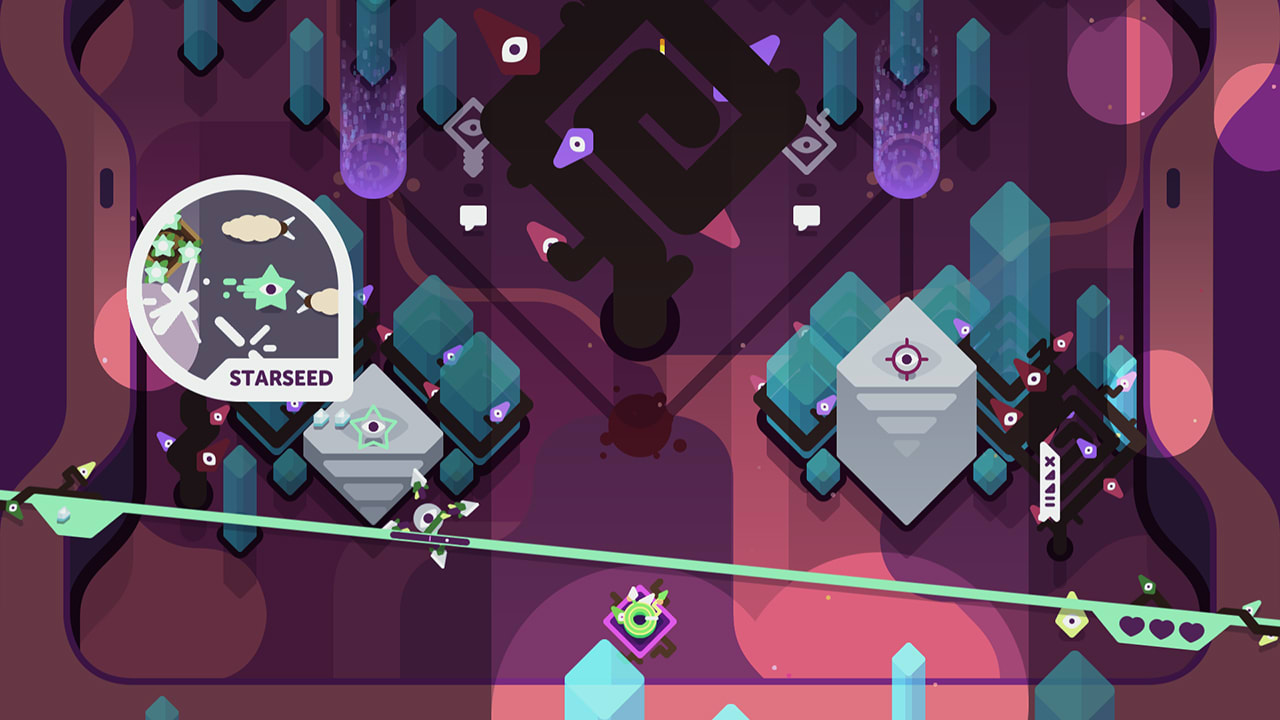Collapse the white scoreboard sign with X marks
The height and width of the screenshot is (720, 1280).
(x=1048, y=480)
